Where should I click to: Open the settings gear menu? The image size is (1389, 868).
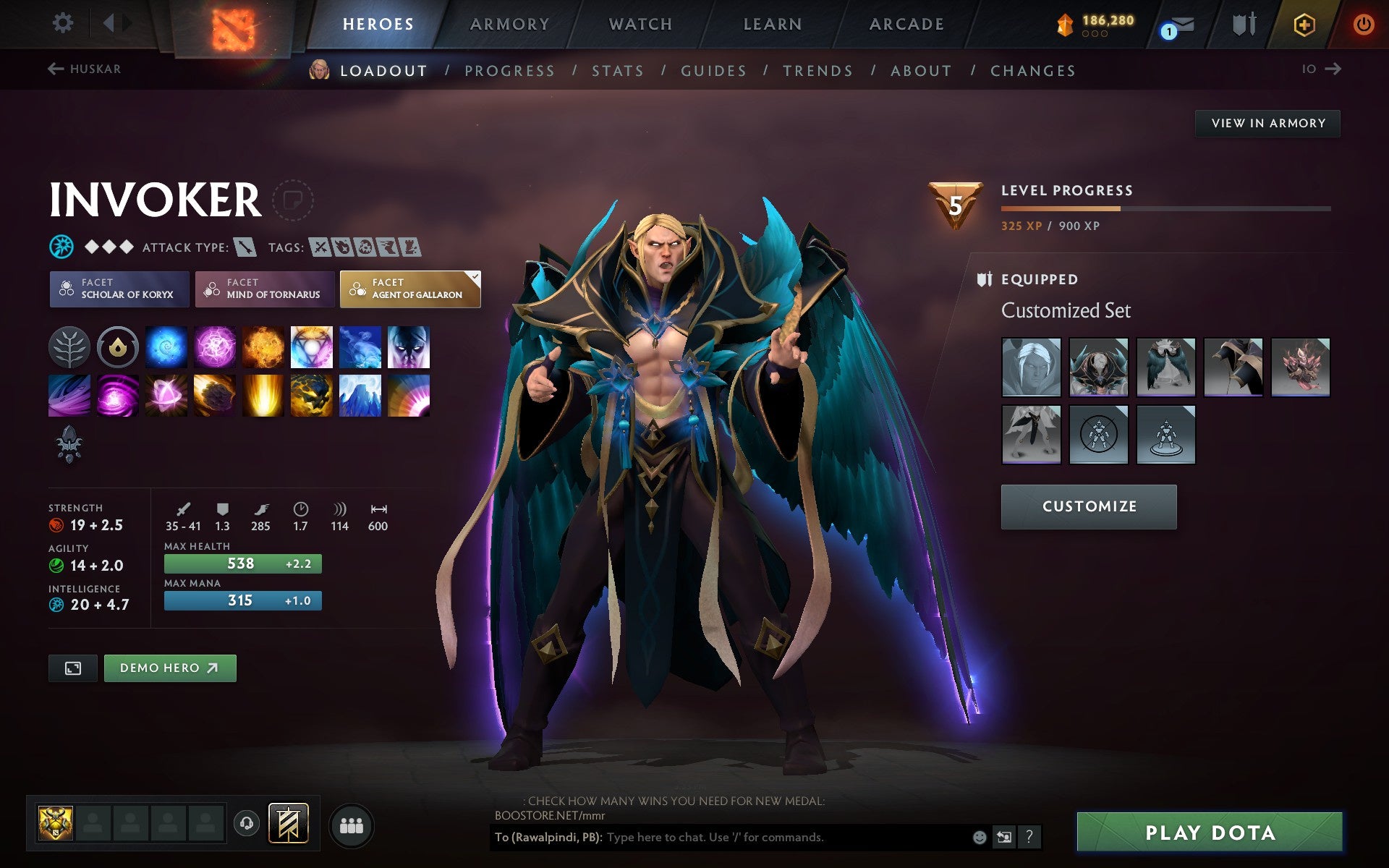pos(64,23)
